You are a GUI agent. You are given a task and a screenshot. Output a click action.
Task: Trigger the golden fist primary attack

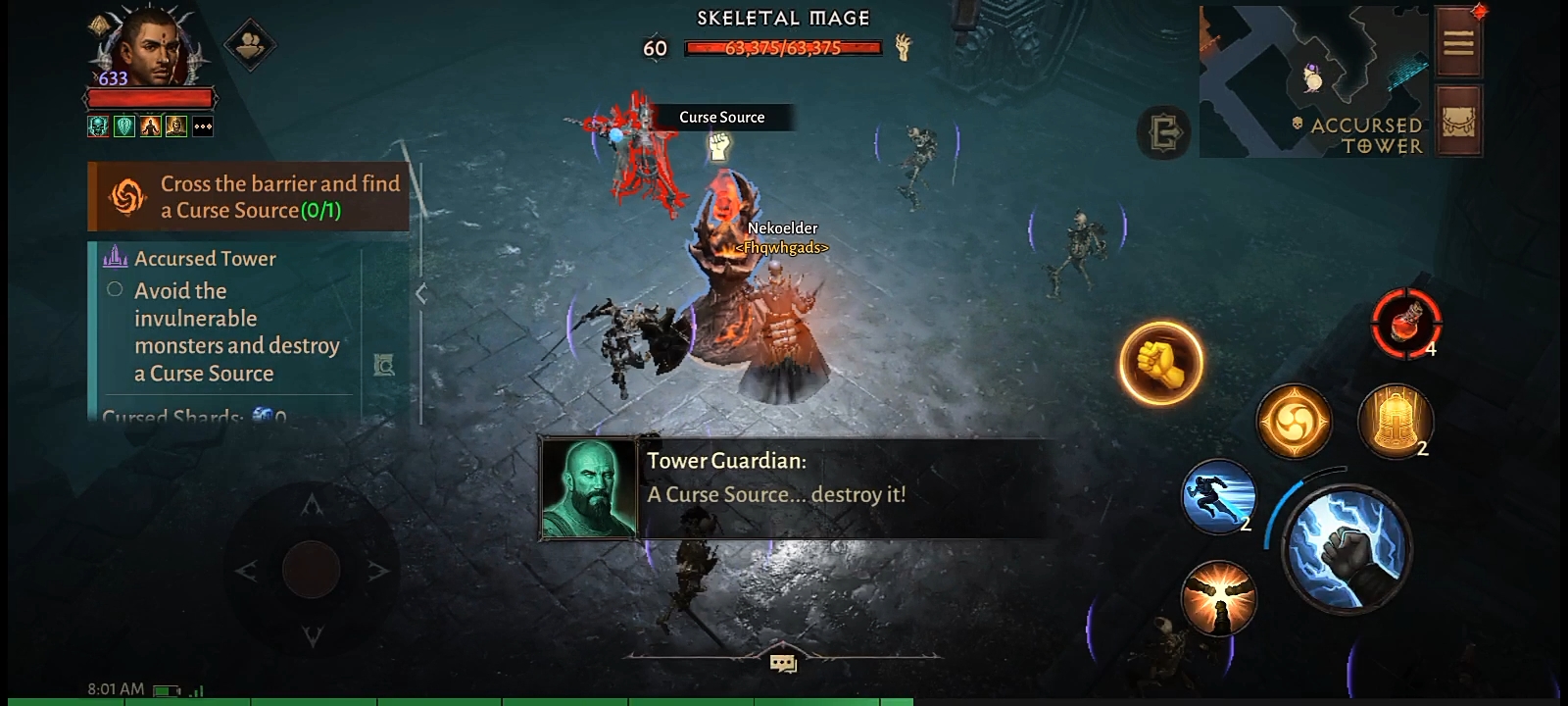tap(1161, 364)
